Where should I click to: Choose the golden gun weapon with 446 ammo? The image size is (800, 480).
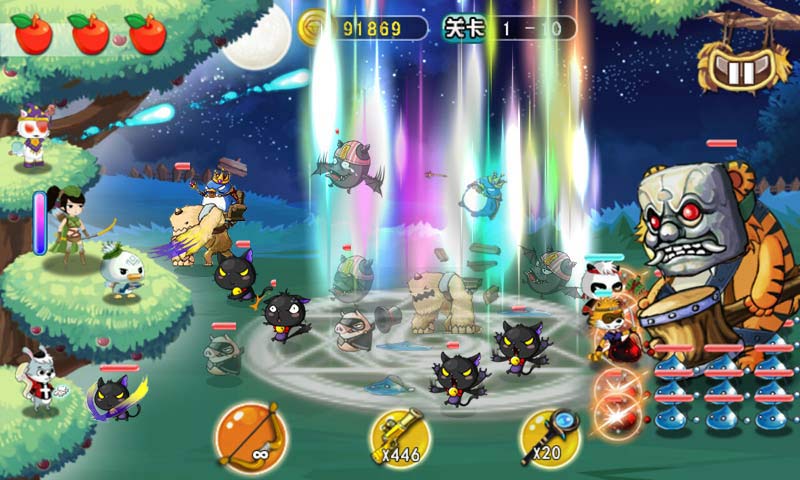400,439
